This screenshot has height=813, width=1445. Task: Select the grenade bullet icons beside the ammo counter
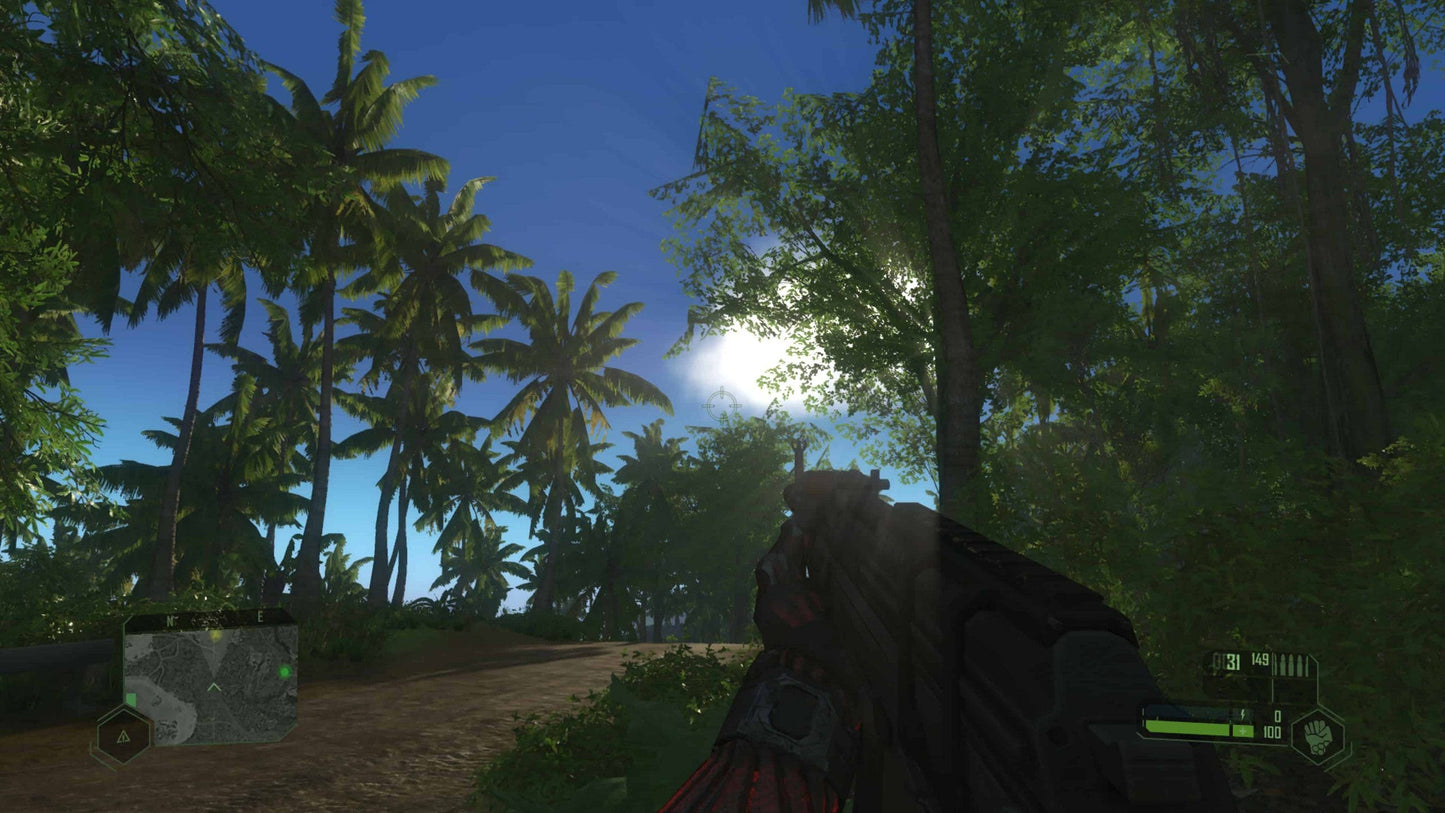point(1291,663)
